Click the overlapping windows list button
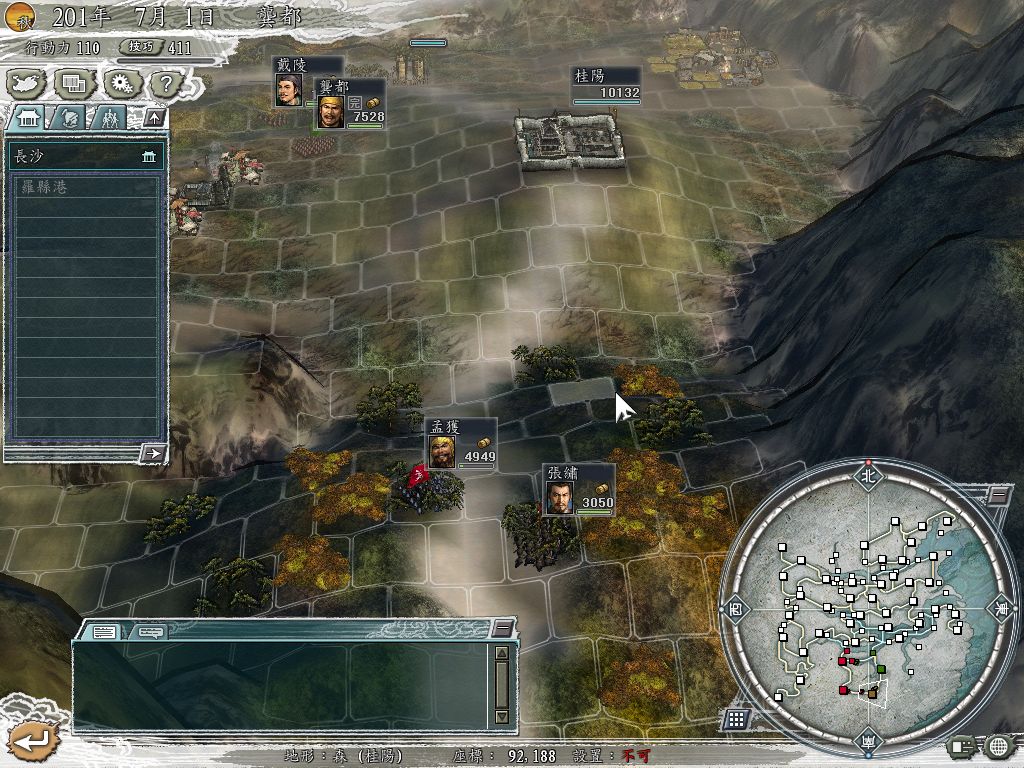Viewport: 1024px width, 768px height. coord(74,83)
